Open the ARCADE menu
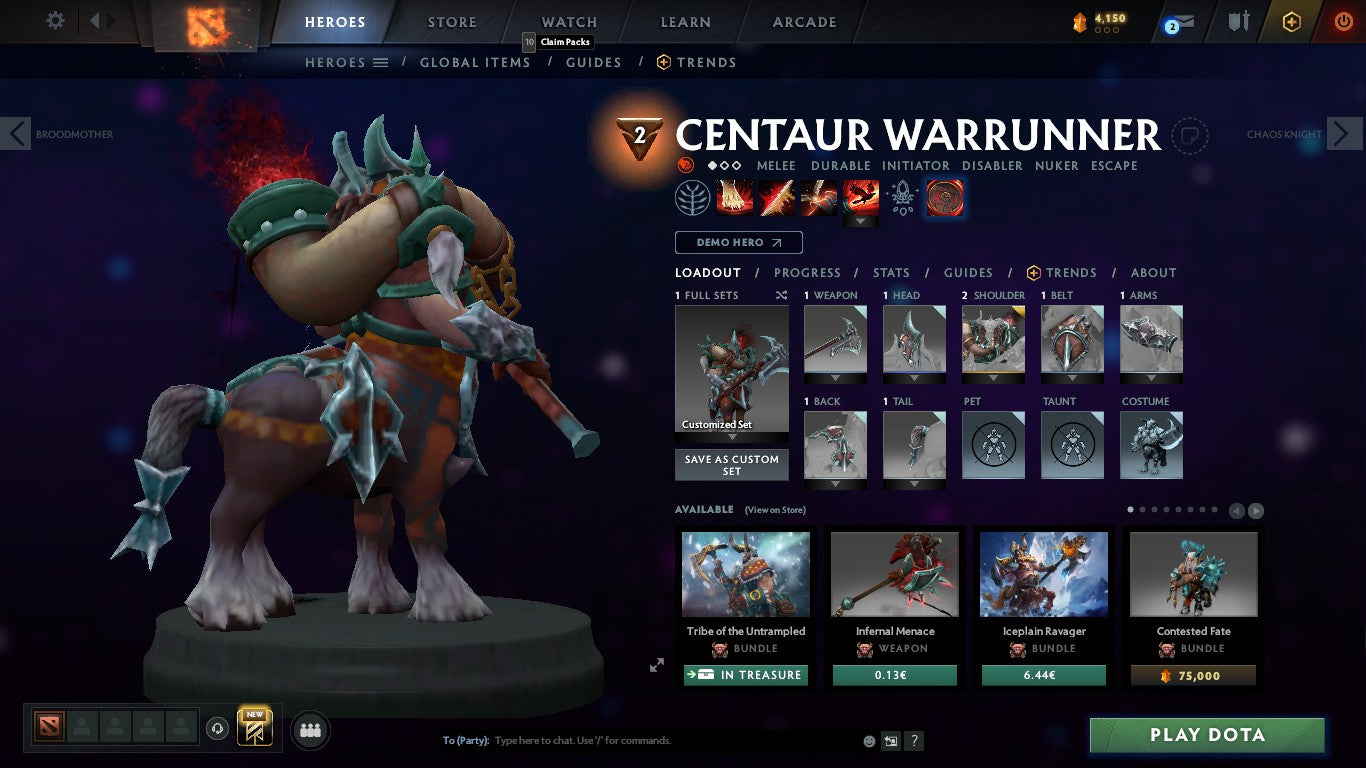 coord(805,21)
